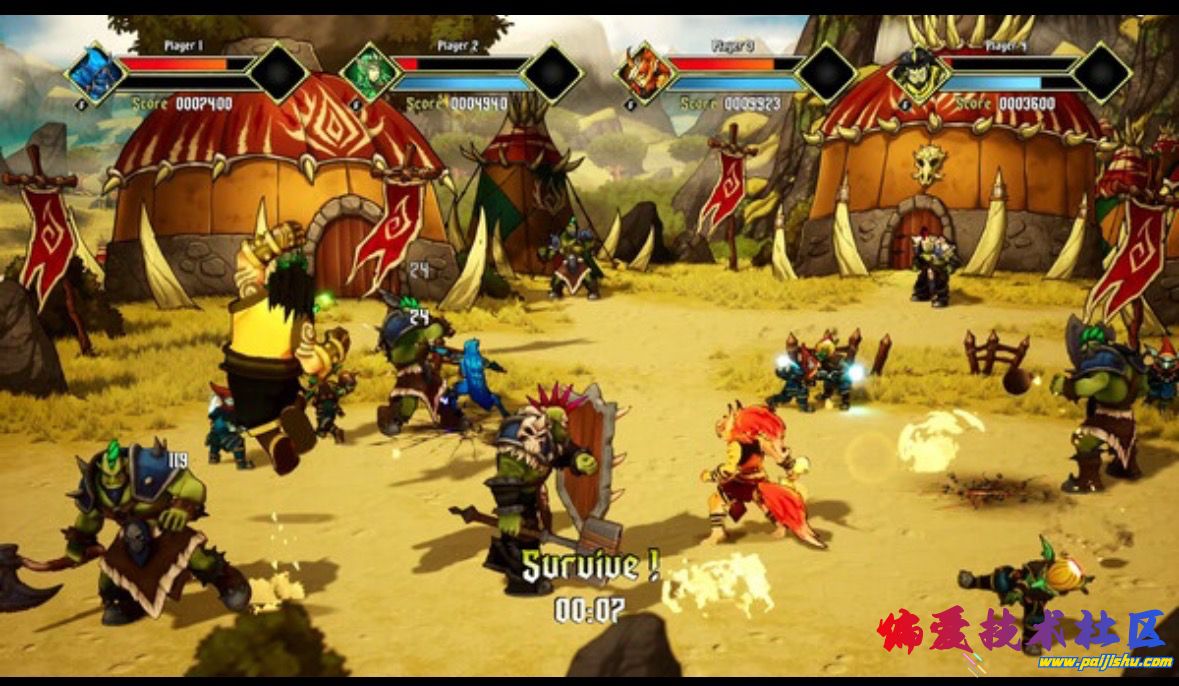
Task: Select Player 1's blue character portrait
Action: (96, 73)
